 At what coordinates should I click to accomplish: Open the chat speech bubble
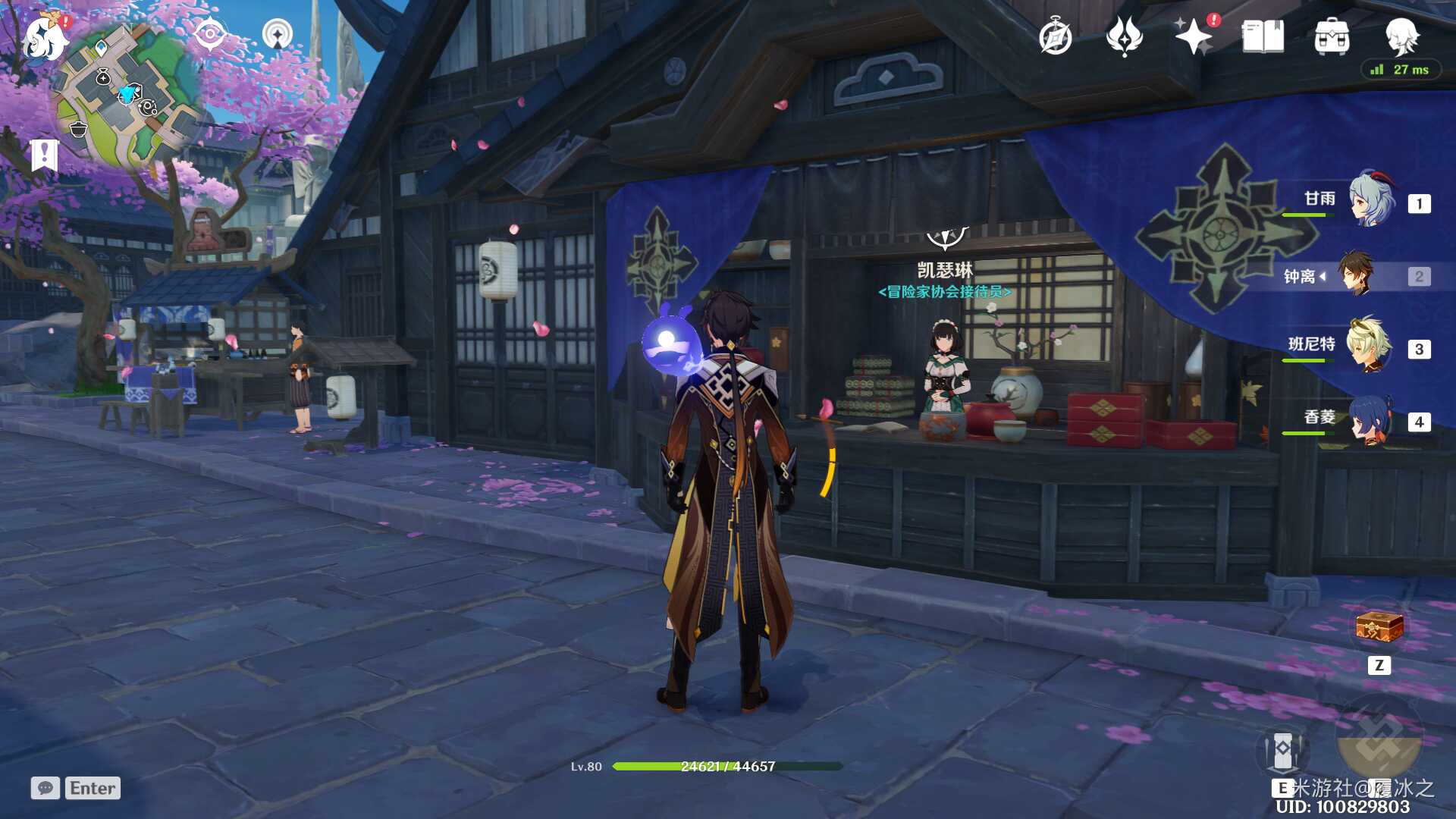[x=45, y=788]
